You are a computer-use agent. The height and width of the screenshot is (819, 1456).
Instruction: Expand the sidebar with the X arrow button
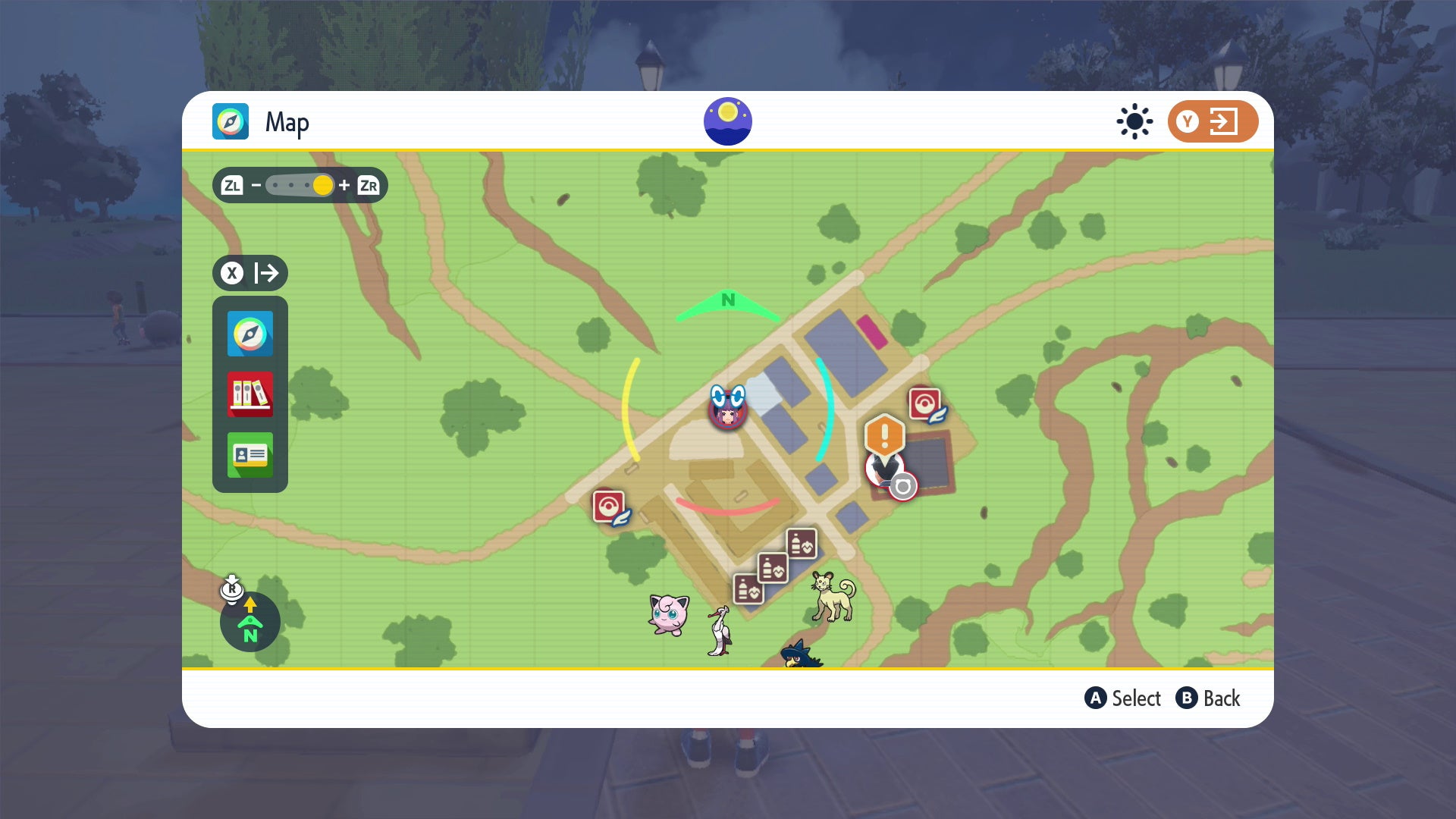249,274
